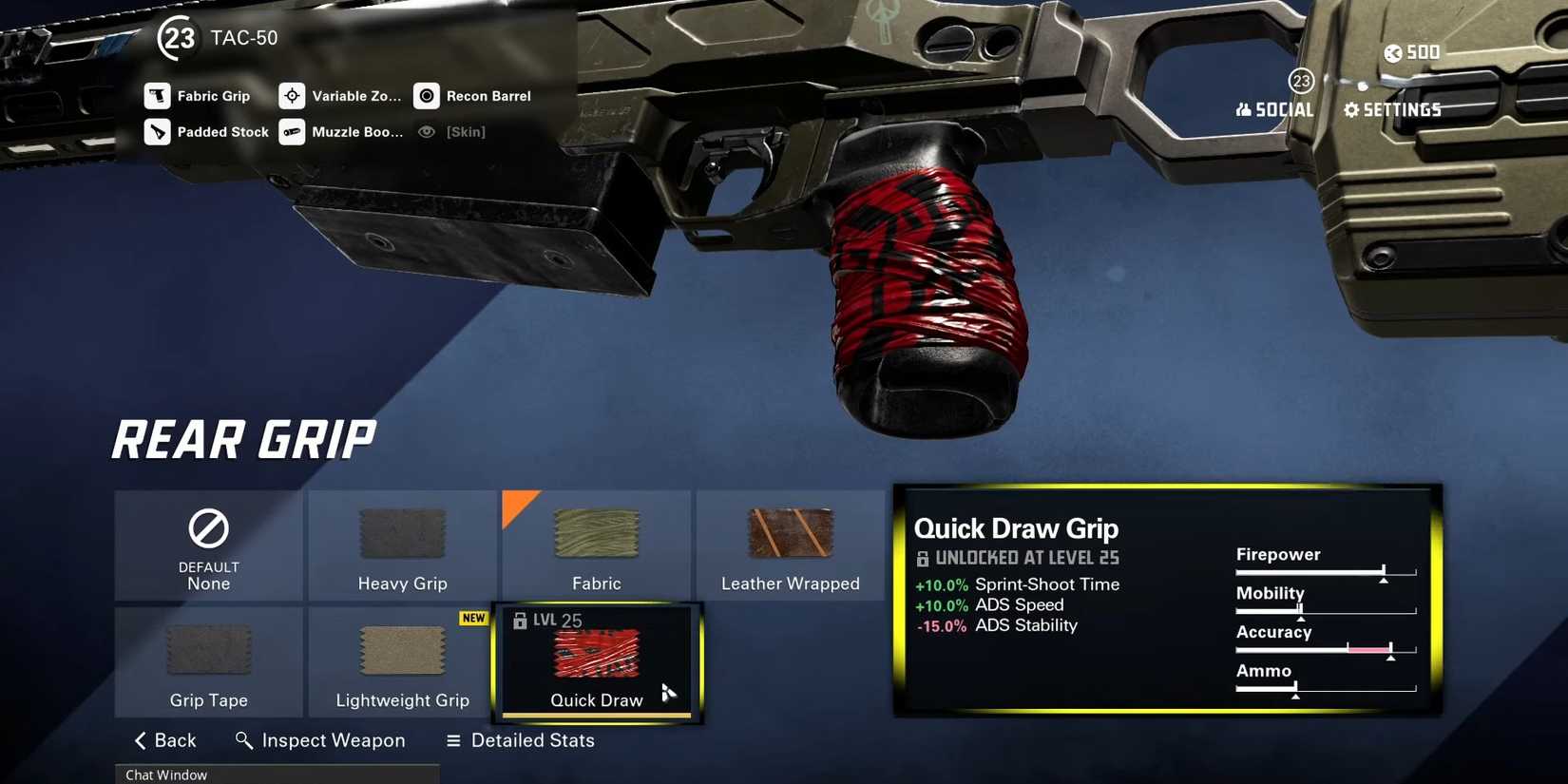Open the Settings menu
This screenshot has height=784, width=1568.
1392,110
